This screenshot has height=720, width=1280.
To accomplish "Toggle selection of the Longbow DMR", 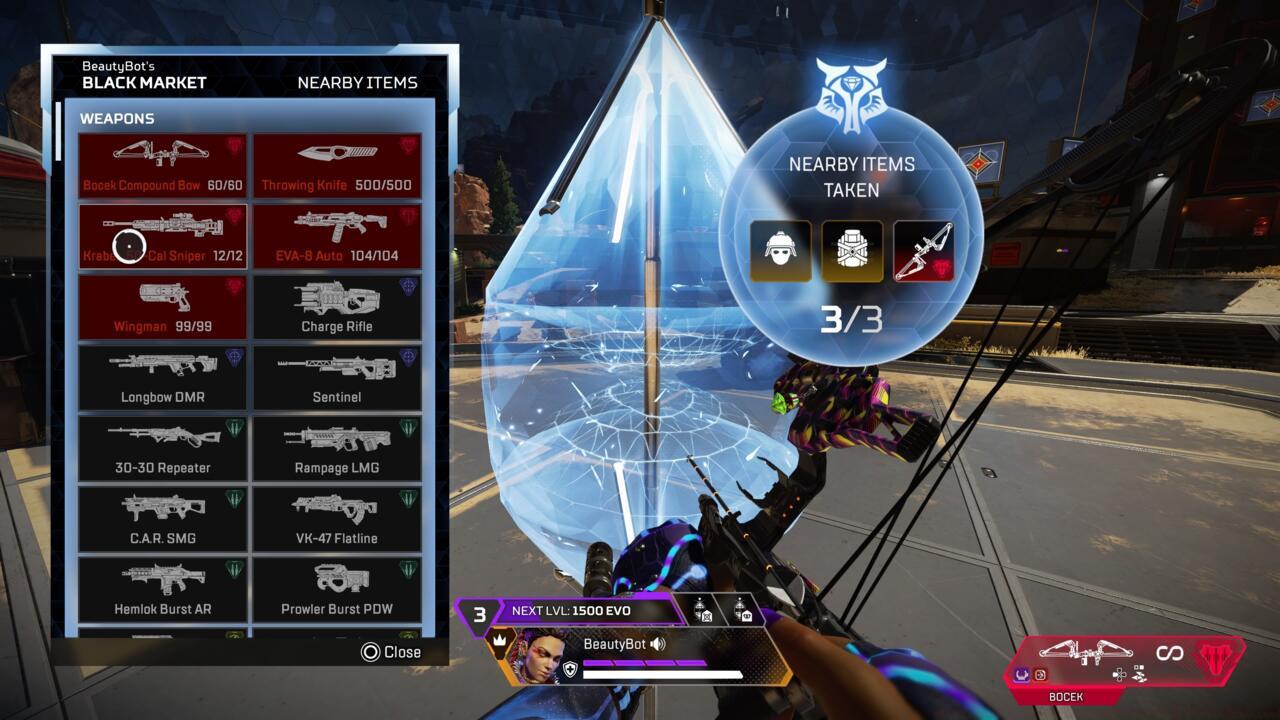I will 162,376.
